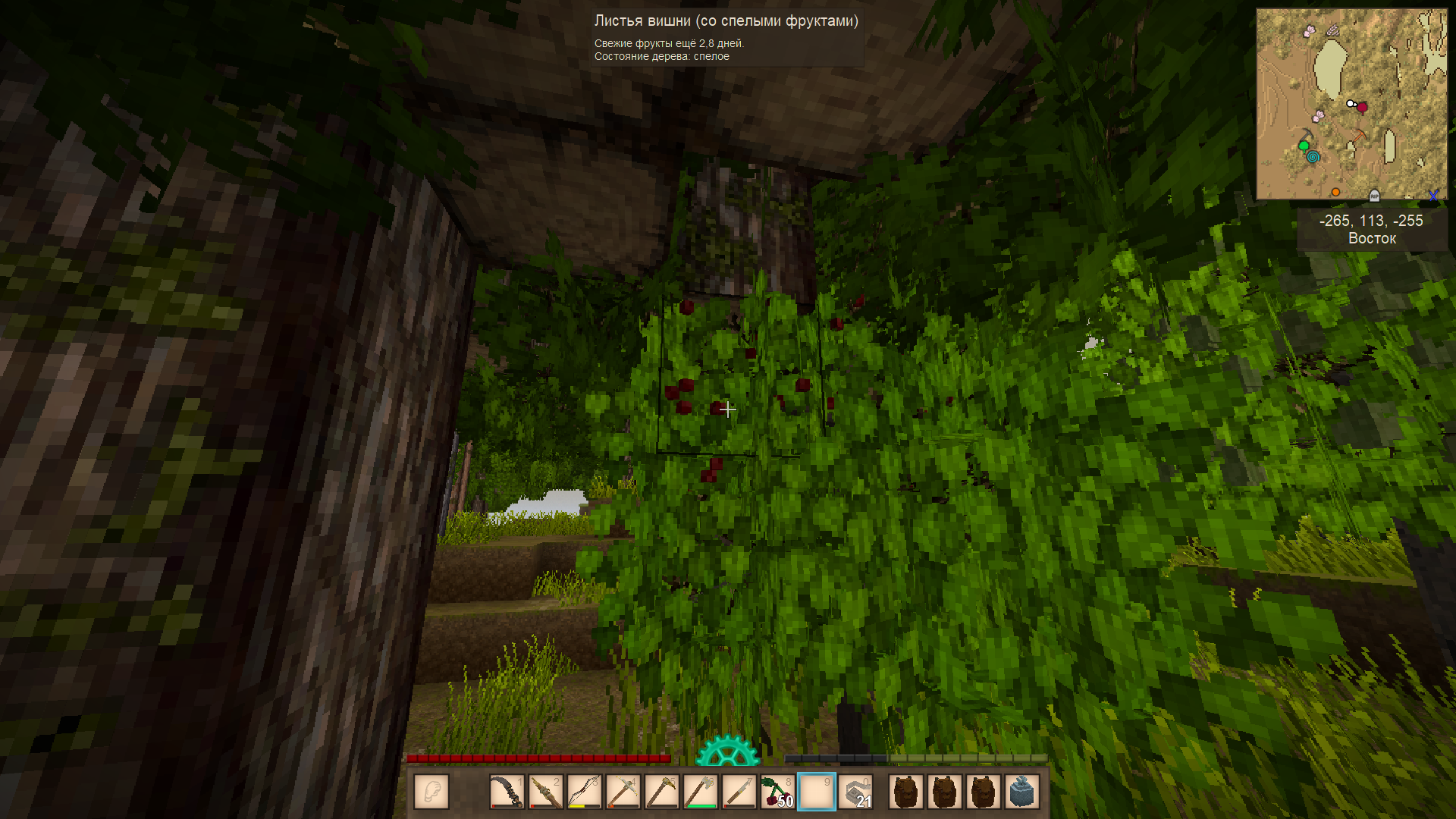Image resolution: width=1456 pixels, height=819 pixels.
Task: Click the highlighted empty hotbar slot 9
Action: pos(817,792)
